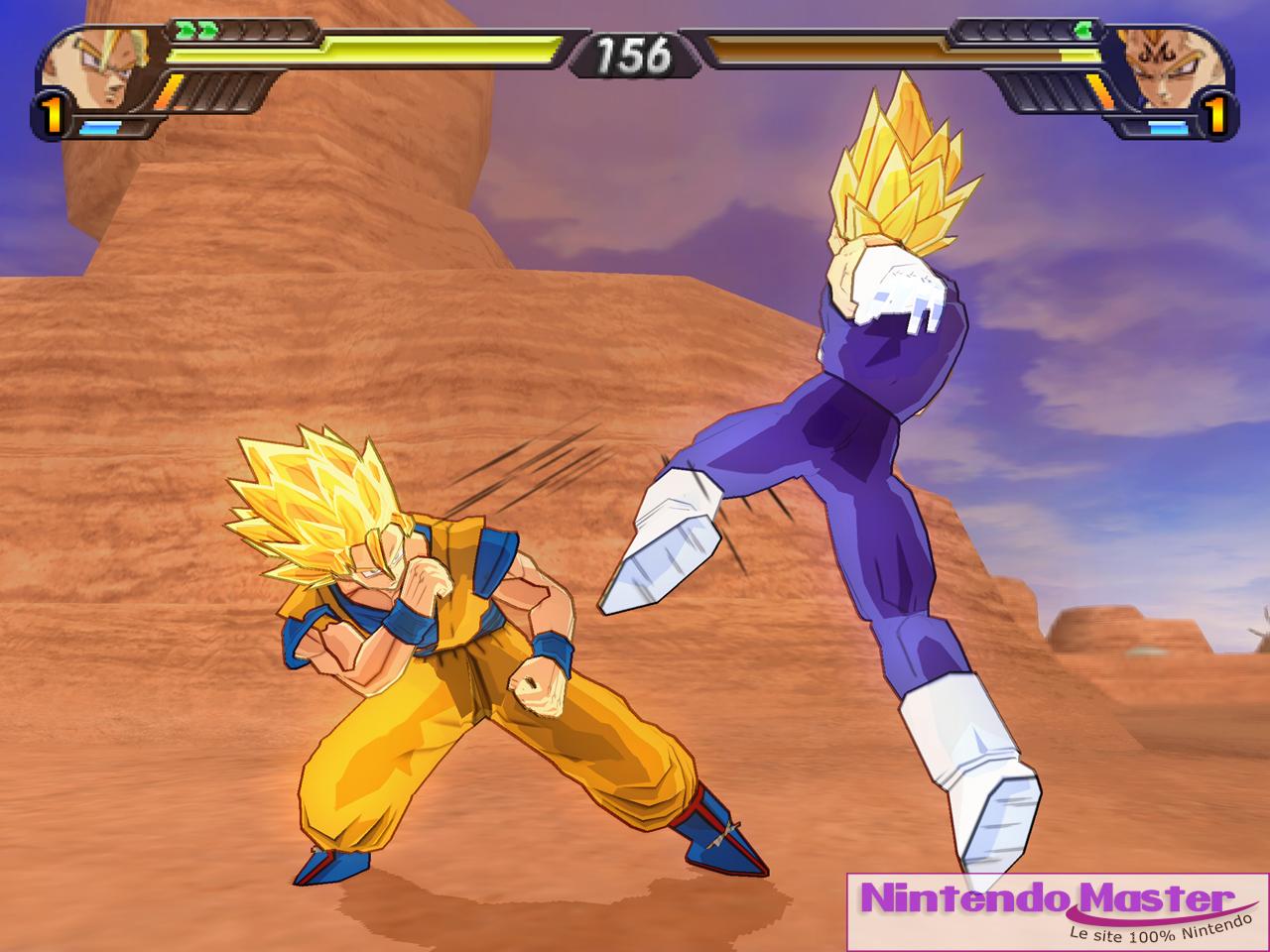This screenshot has height=952, width=1270.
Task: Click the Majin Vegeta portrait
Action: tap(1167, 67)
